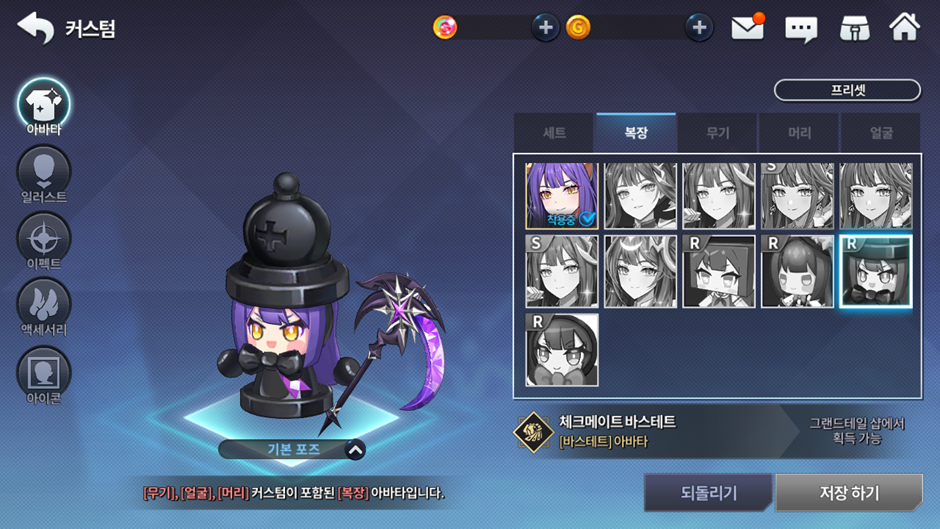Switch to the 무기 weapon tab

click(718, 133)
